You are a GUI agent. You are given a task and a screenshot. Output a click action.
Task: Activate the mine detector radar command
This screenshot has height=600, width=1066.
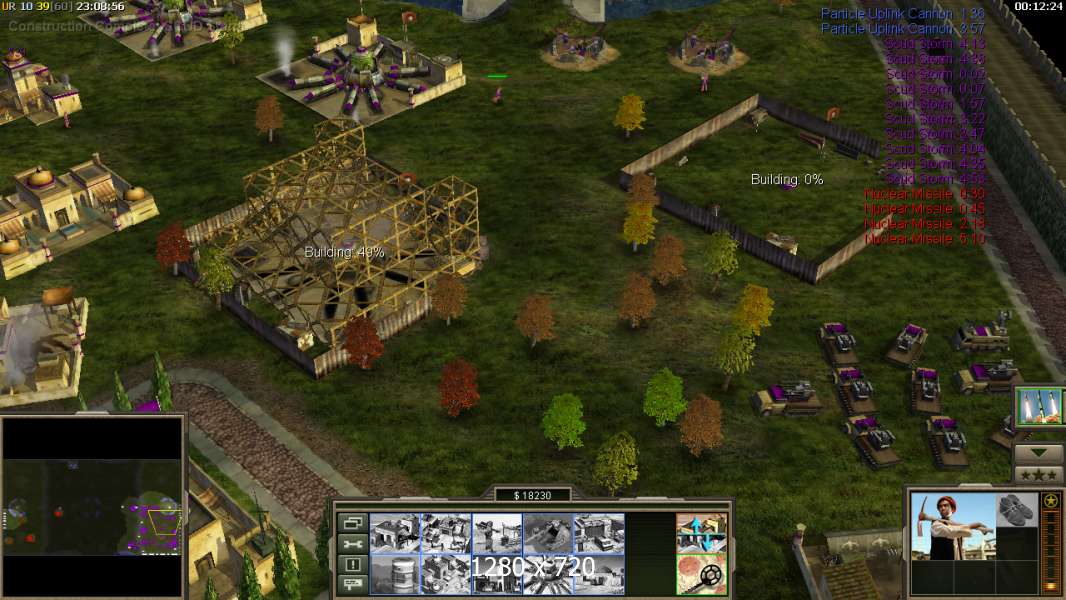(701, 574)
